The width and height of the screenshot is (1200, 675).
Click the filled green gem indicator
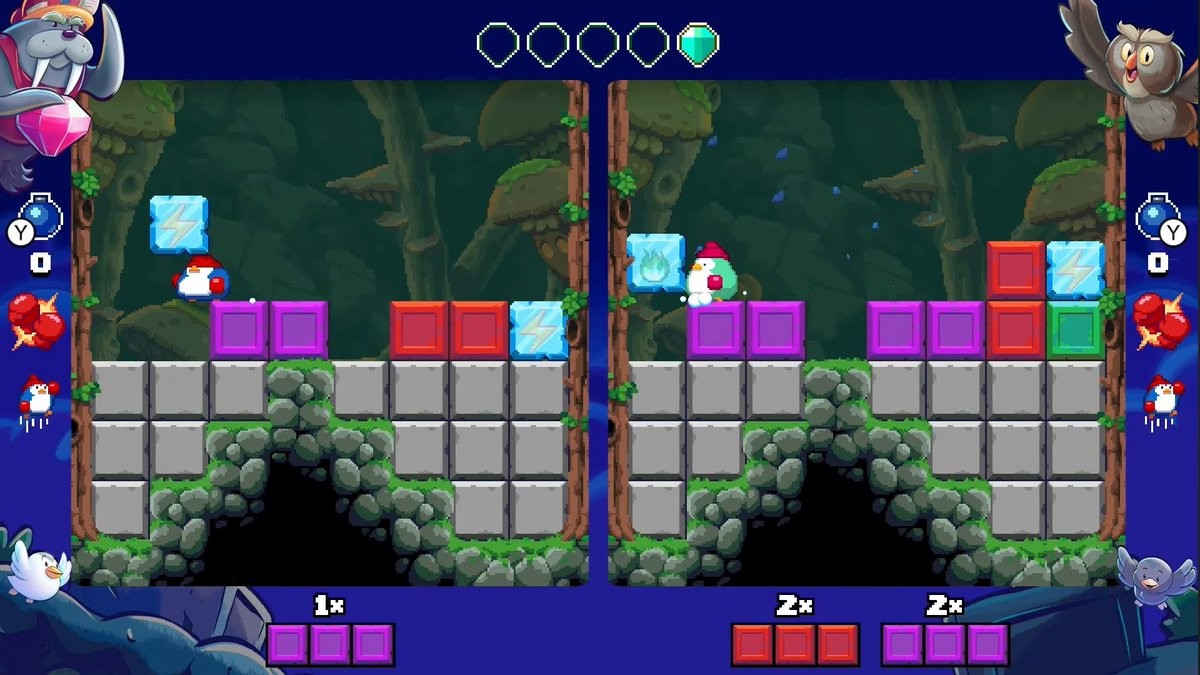[698, 45]
